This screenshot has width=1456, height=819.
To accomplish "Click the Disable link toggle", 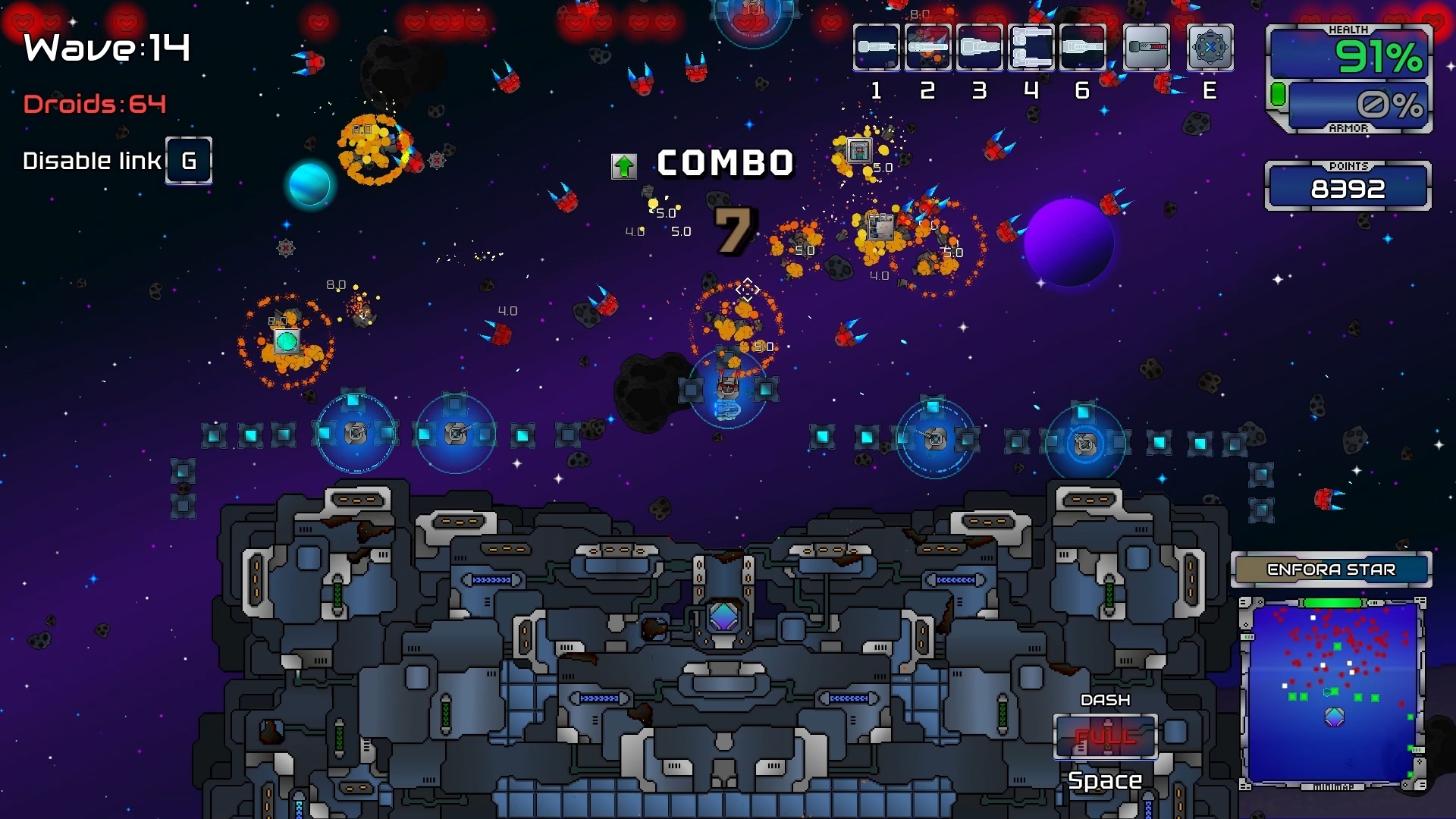I will [x=189, y=161].
